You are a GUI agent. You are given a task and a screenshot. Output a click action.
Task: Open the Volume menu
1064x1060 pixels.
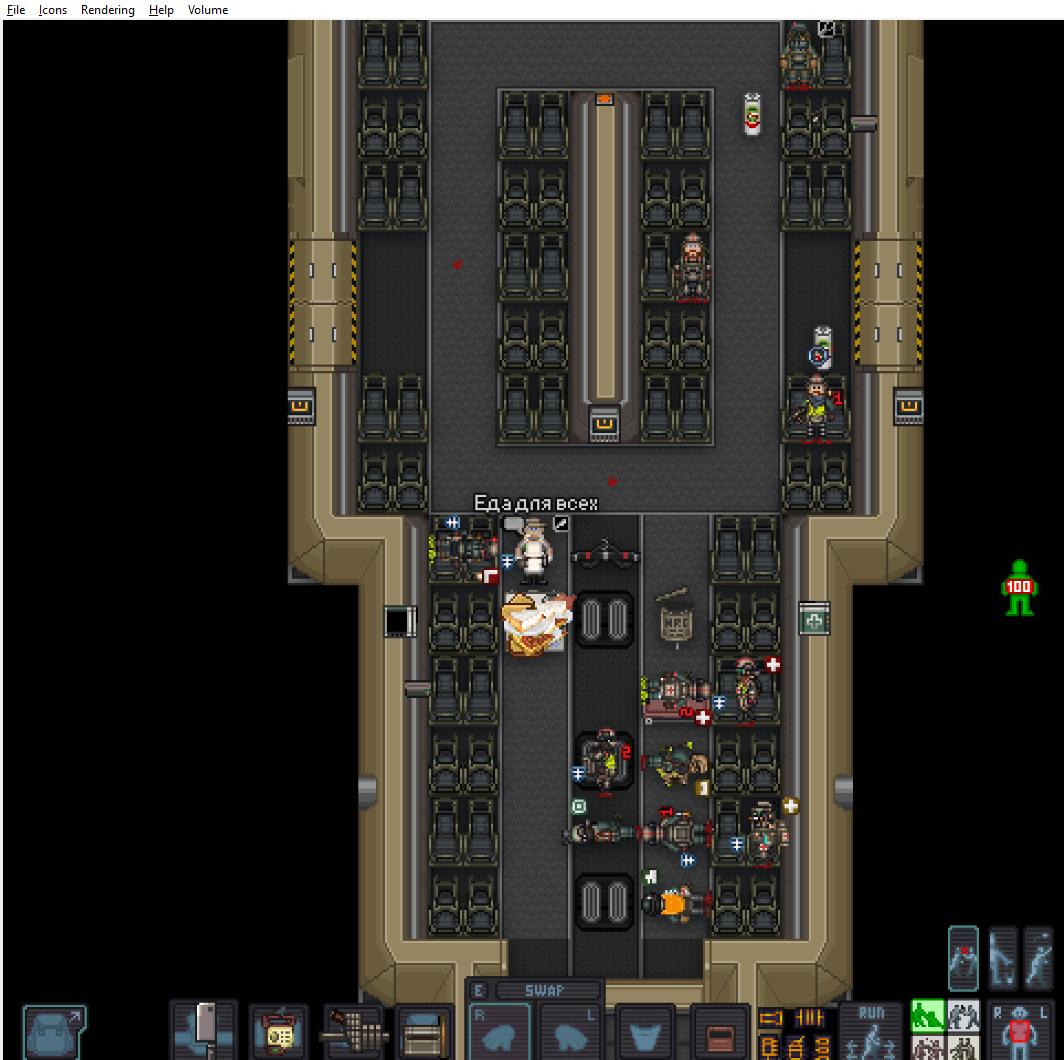tap(208, 10)
